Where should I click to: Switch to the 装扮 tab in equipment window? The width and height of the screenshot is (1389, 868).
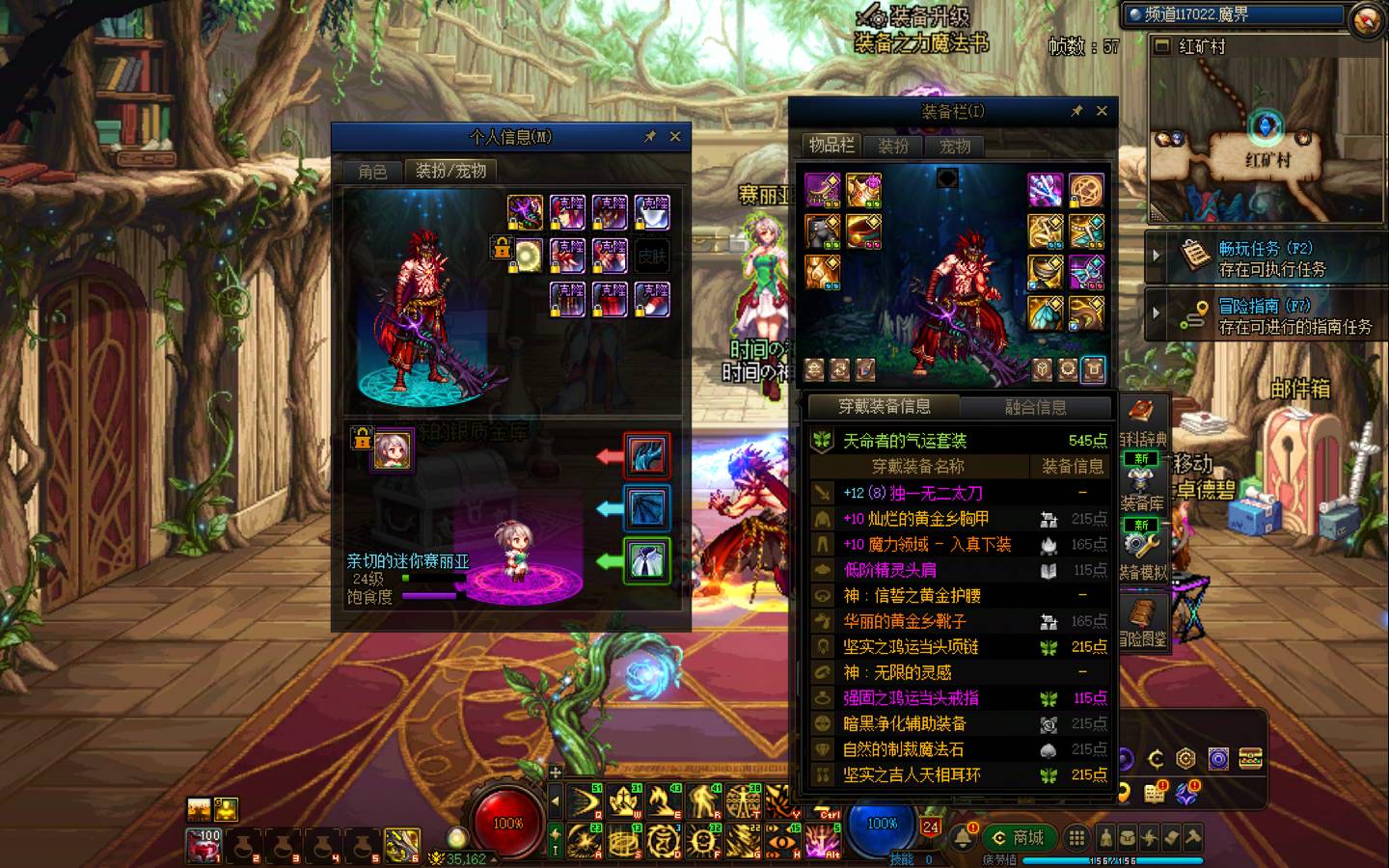coord(893,147)
